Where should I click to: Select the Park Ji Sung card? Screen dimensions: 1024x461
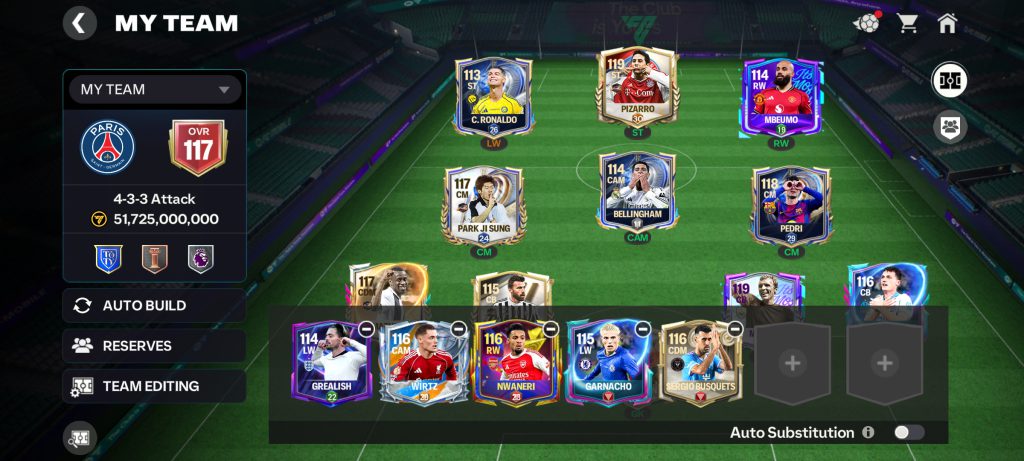483,206
